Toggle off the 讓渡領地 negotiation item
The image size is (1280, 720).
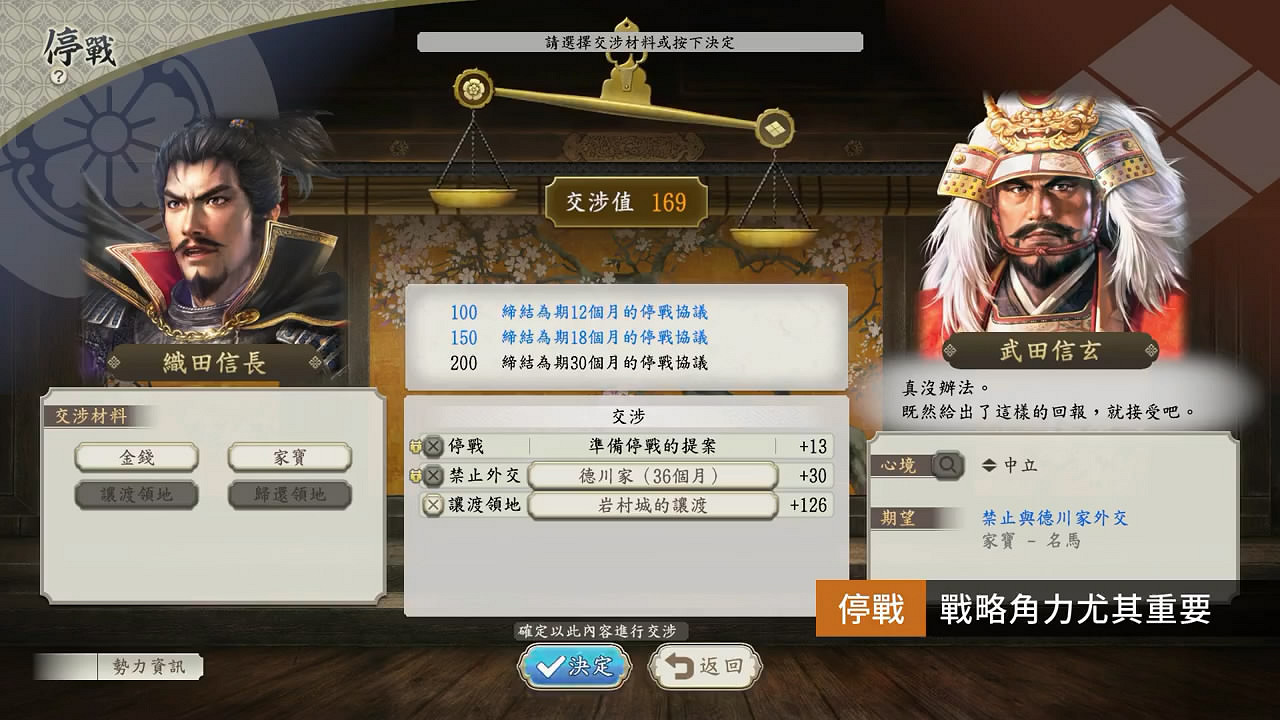(x=433, y=504)
